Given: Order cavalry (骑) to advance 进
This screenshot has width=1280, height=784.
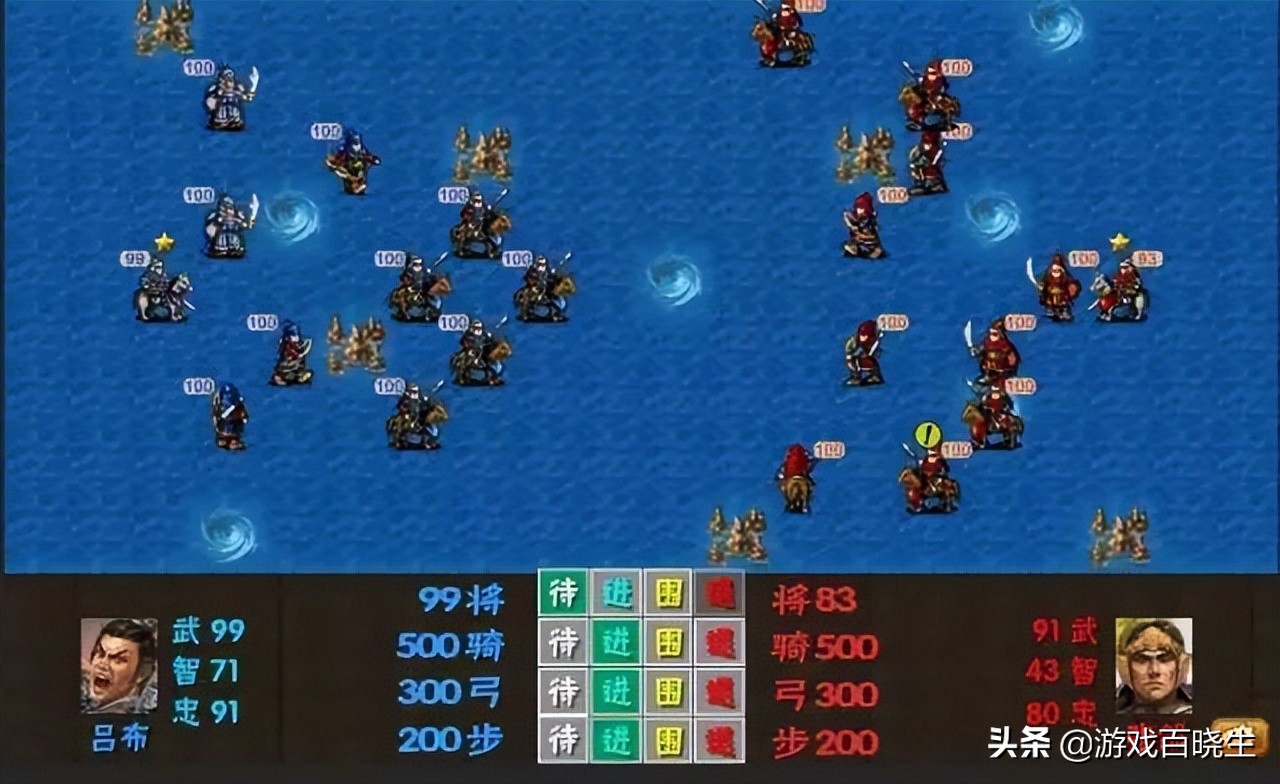Looking at the screenshot, I should pyautogui.click(x=616, y=642).
